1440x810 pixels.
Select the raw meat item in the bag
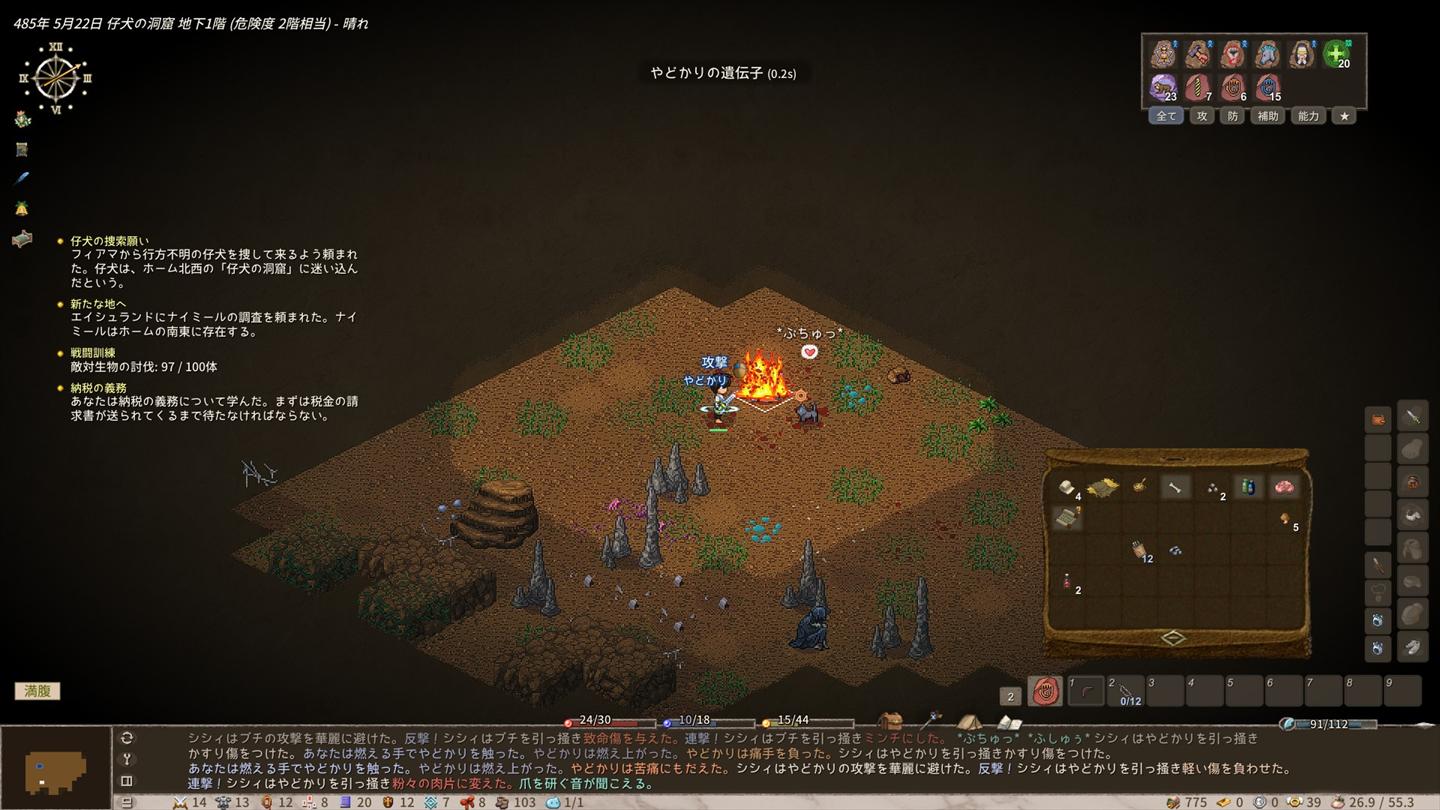[x=1283, y=487]
